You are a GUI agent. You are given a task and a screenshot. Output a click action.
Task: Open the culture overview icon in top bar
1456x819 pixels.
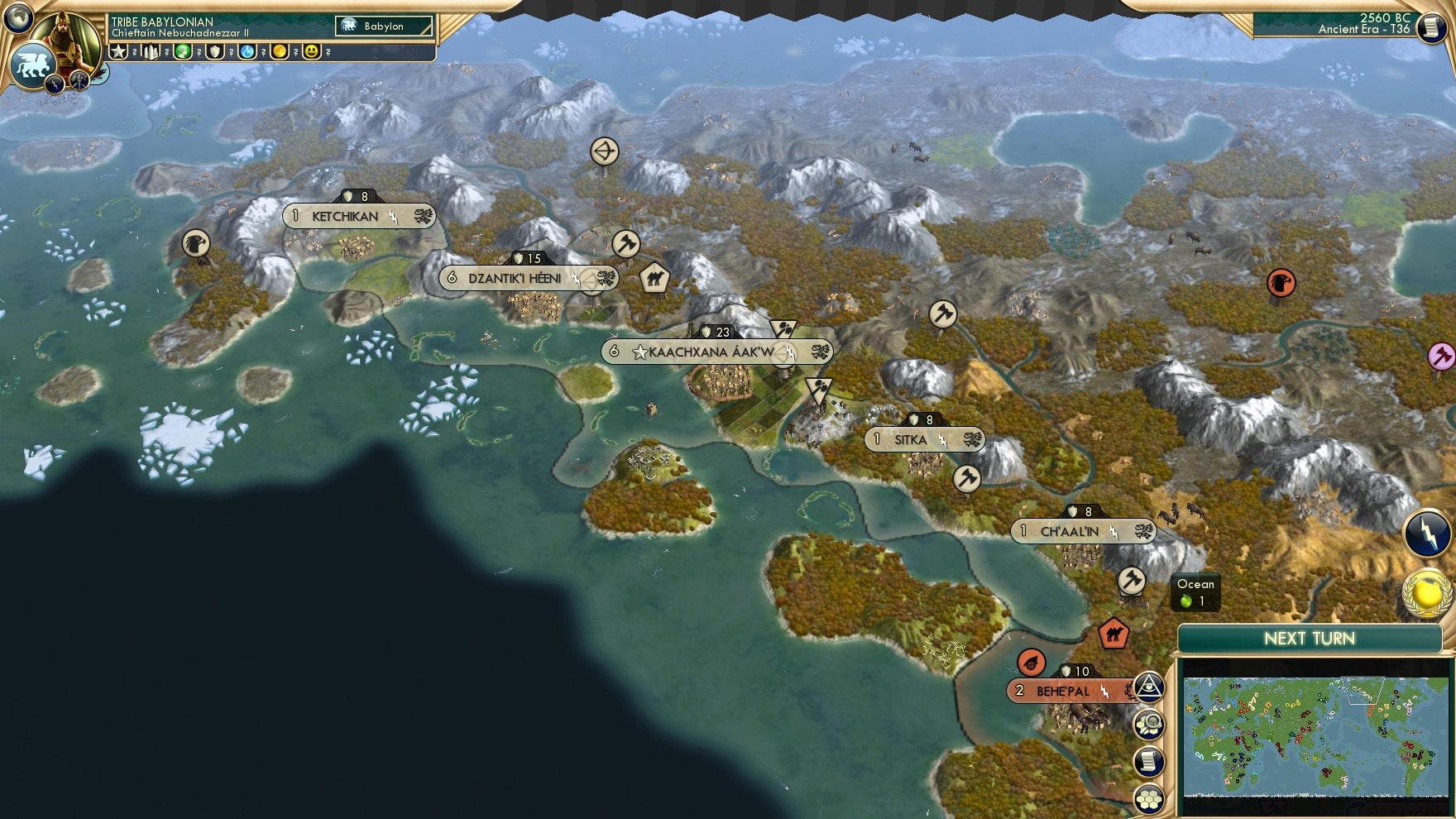pyautogui.click(x=184, y=53)
